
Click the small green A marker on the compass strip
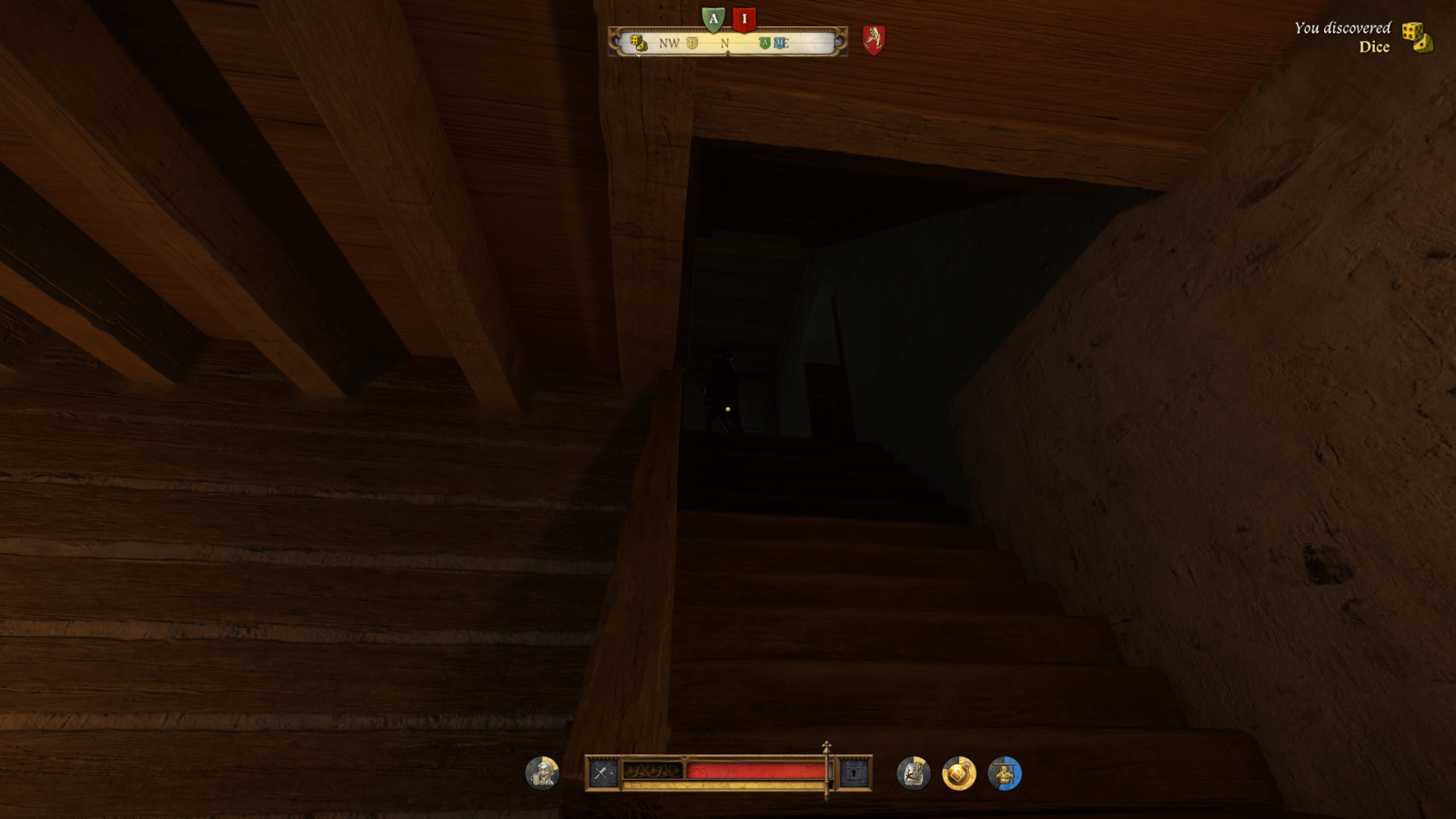(764, 43)
